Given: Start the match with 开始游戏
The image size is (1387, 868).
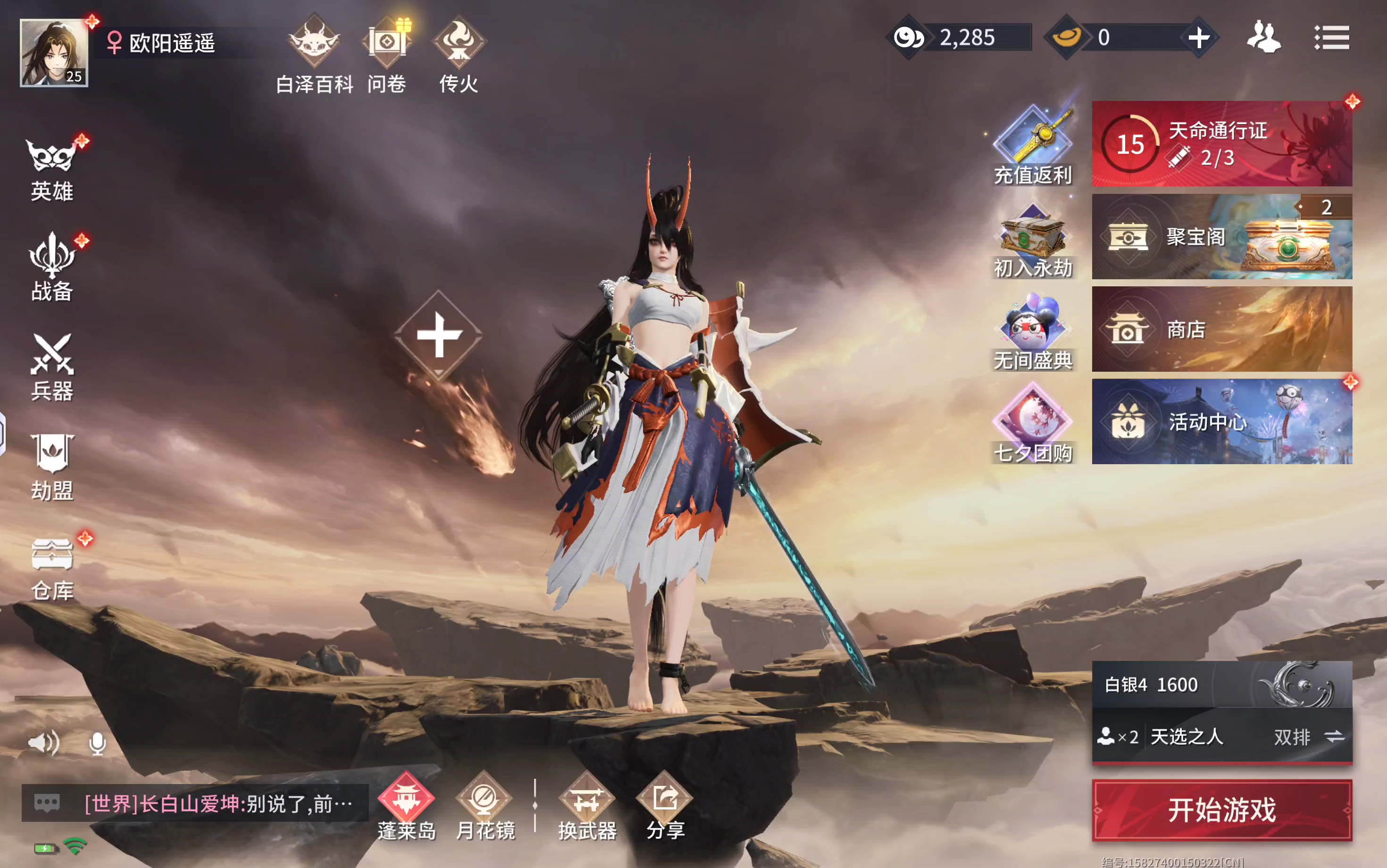Looking at the screenshot, I should click(1222, 810).
